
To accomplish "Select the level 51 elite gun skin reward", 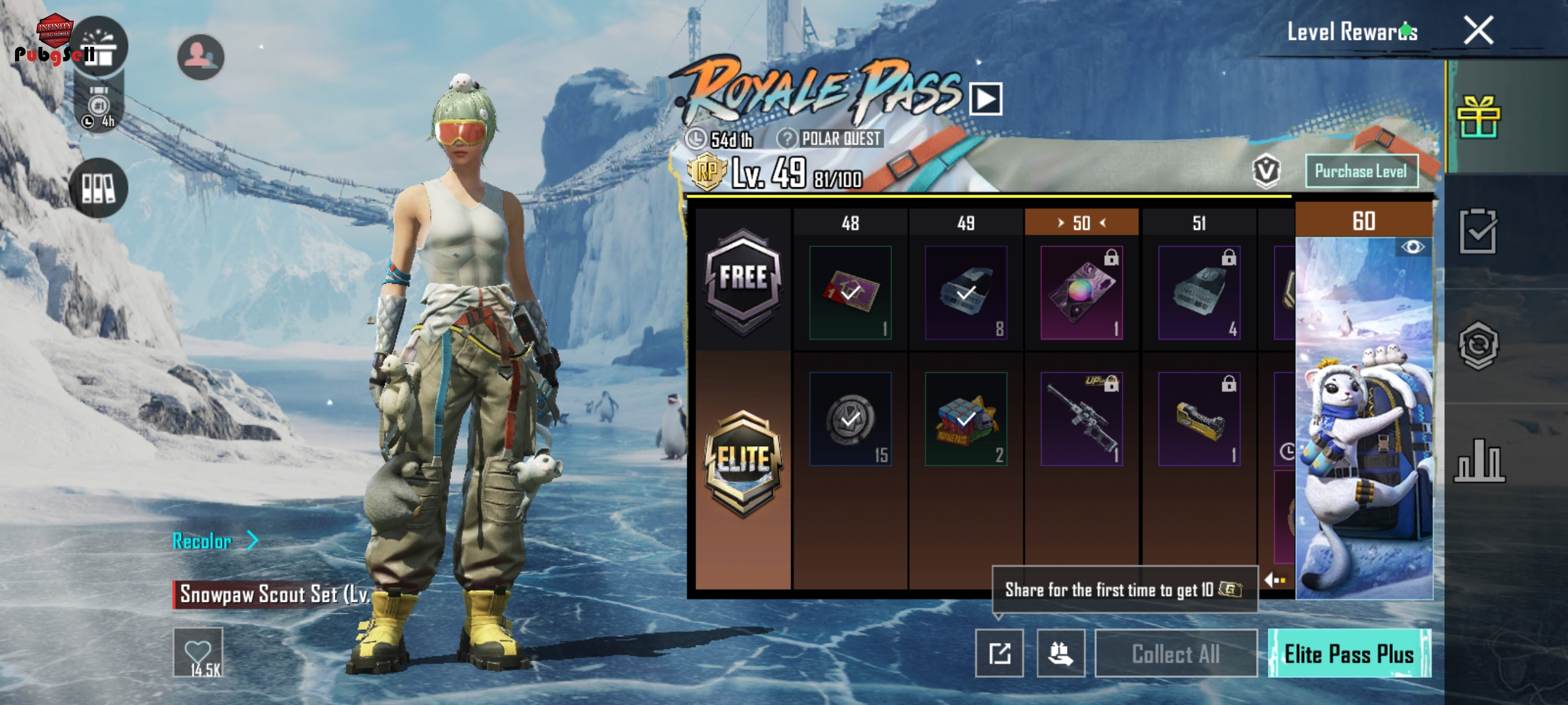I will 1199,419.
